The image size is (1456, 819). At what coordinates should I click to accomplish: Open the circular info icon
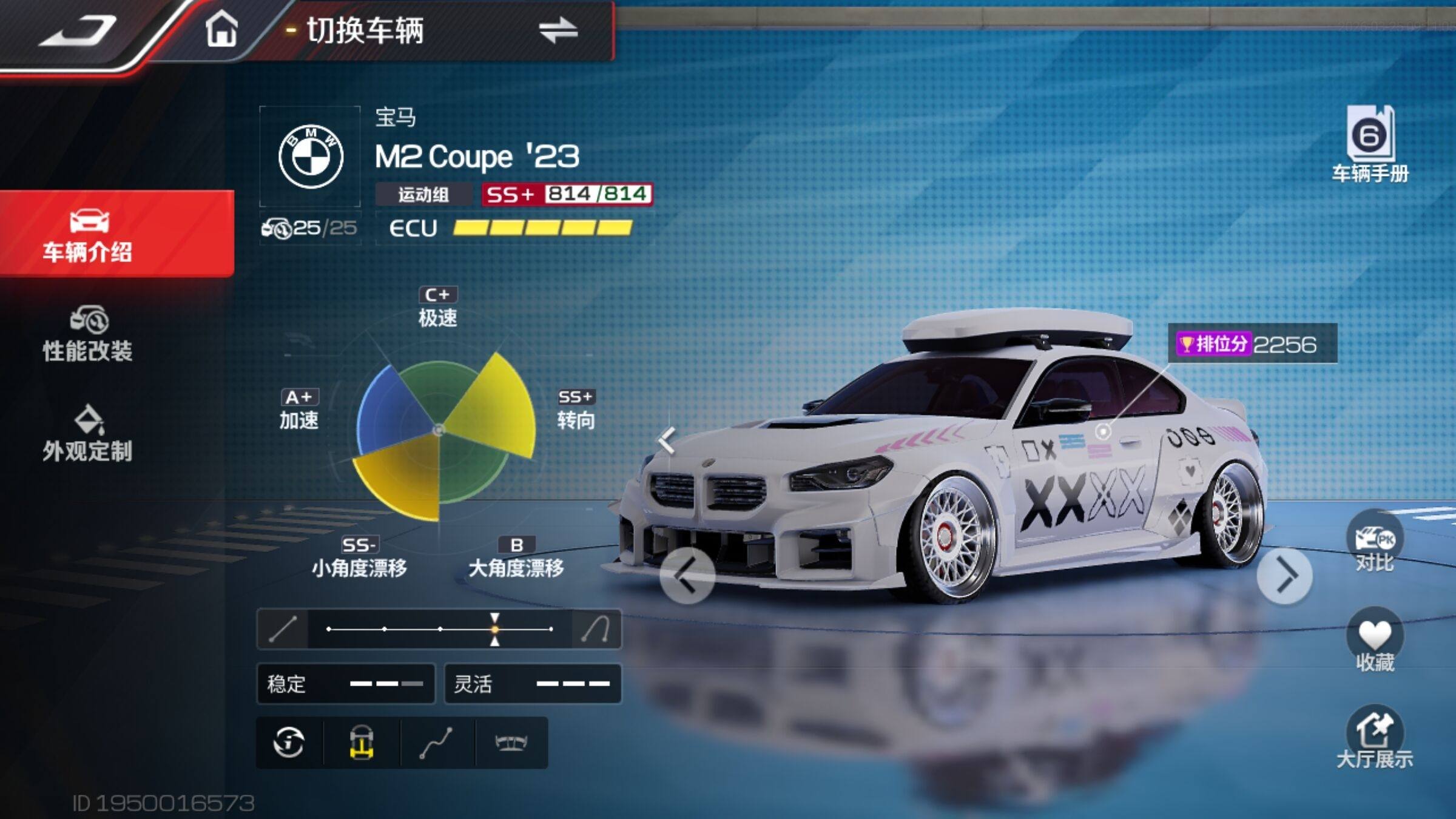click(289, 743)
